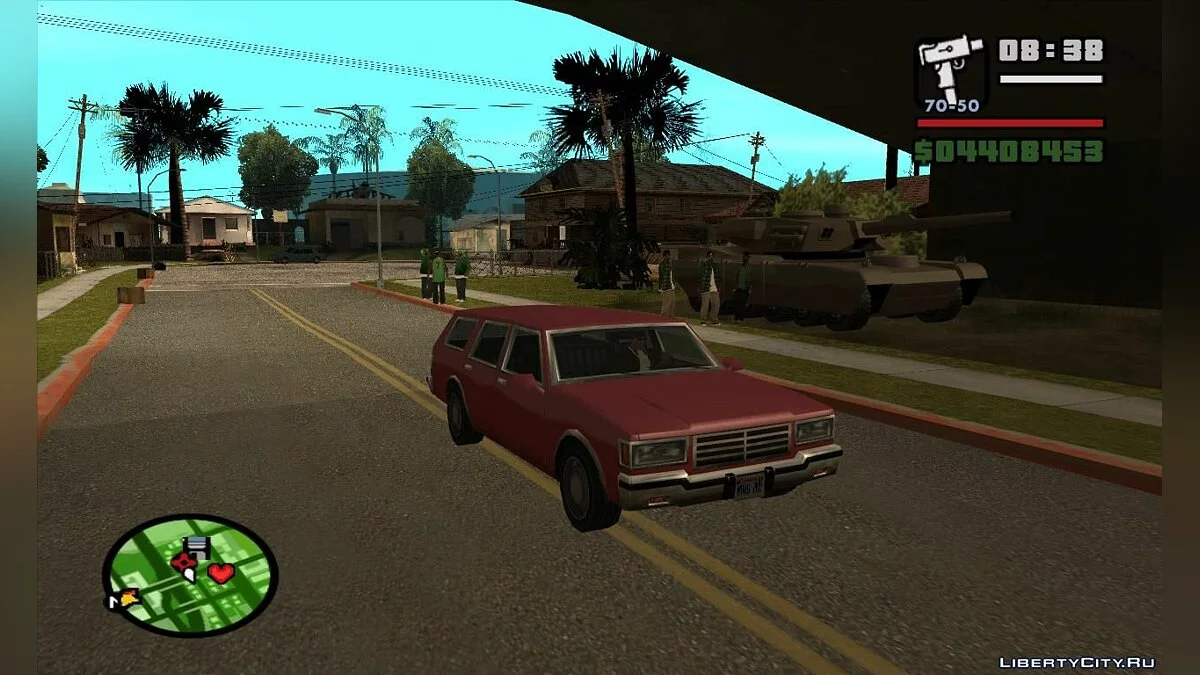
Task: Click the floppy disk save marker on minimap
Action: click(196, 546)
